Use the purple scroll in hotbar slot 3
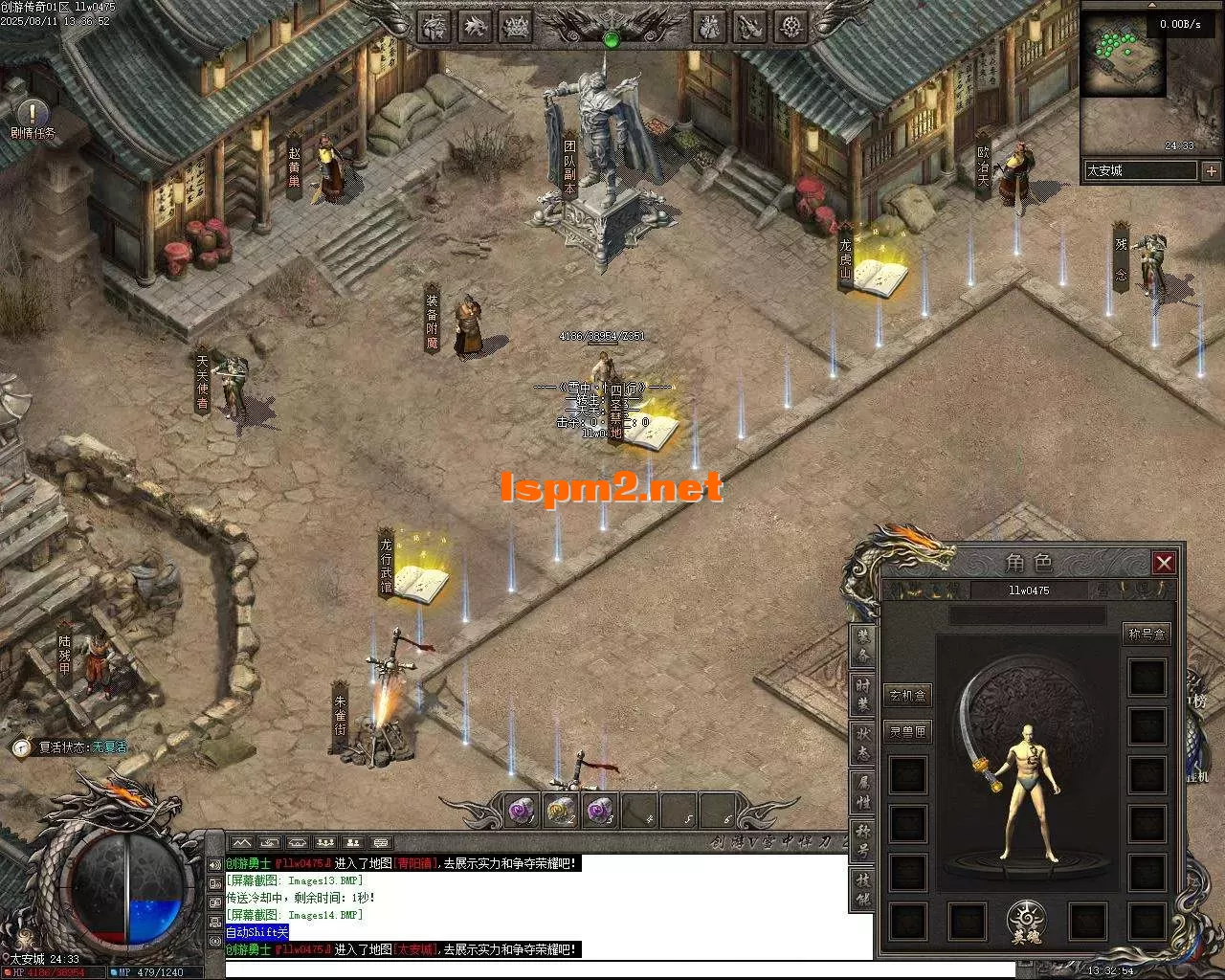The image size is (1225, 980). point(599,812)
